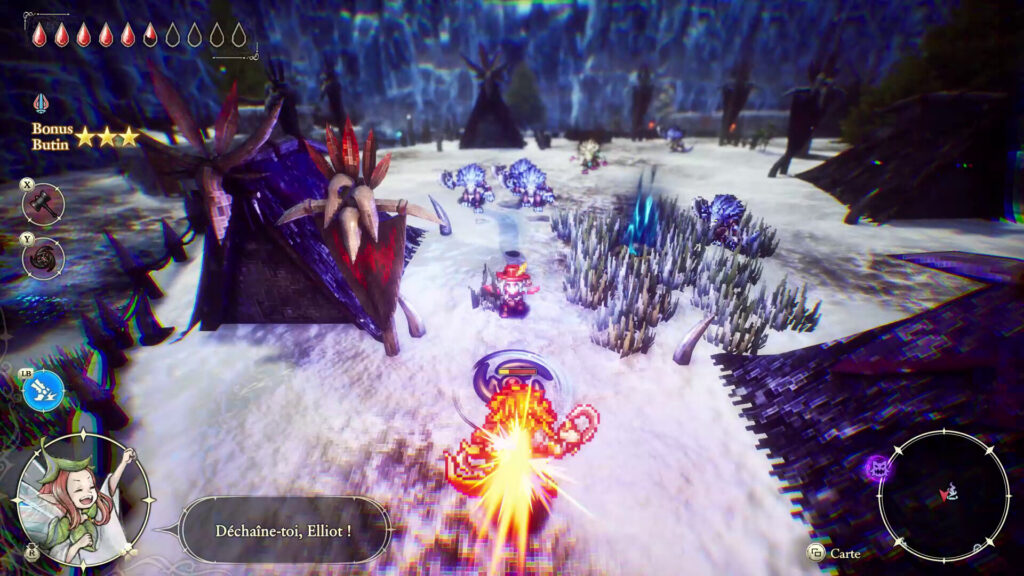Open the map via the Carte label
This screenshot has height=576, width=1024.
click(844, 553)
